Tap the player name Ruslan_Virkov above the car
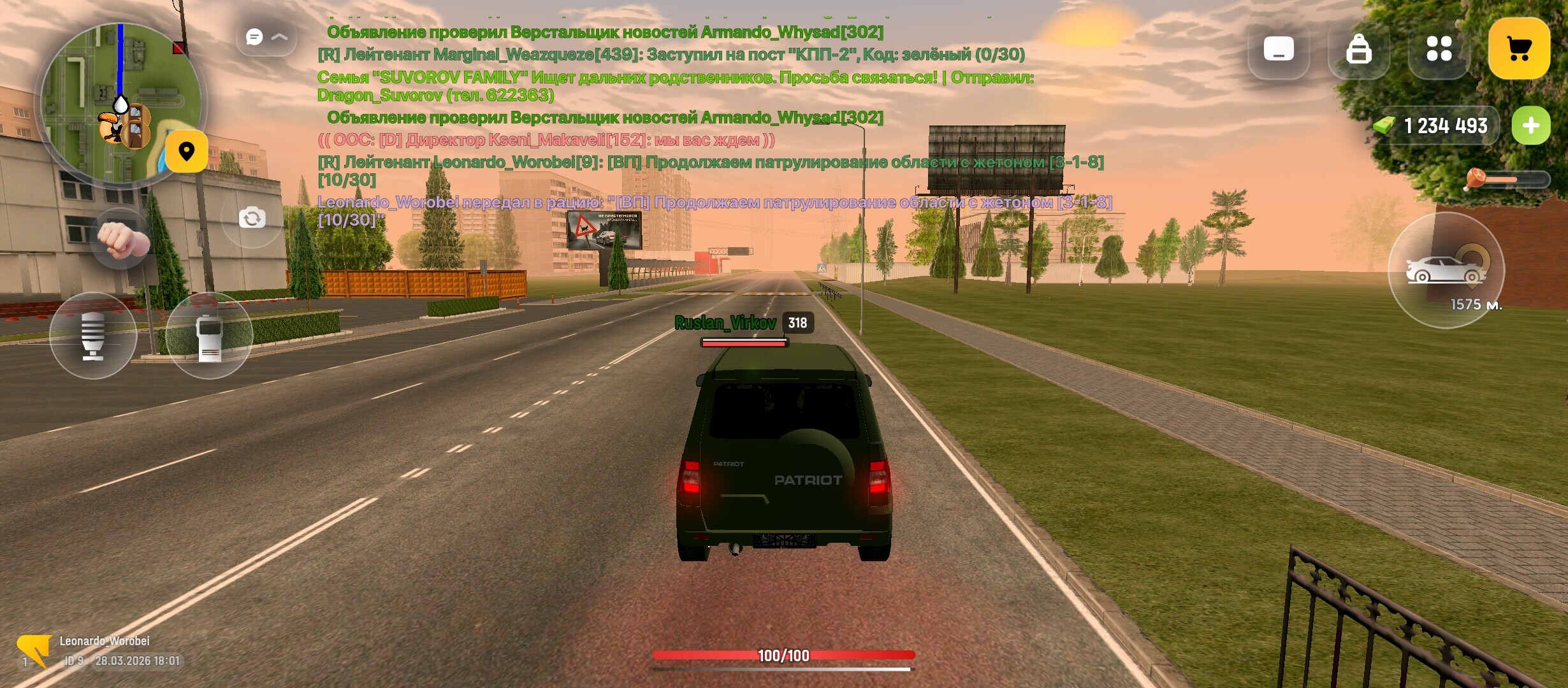The height and width of the screenshot is (688, 1568). pos(727,323)
